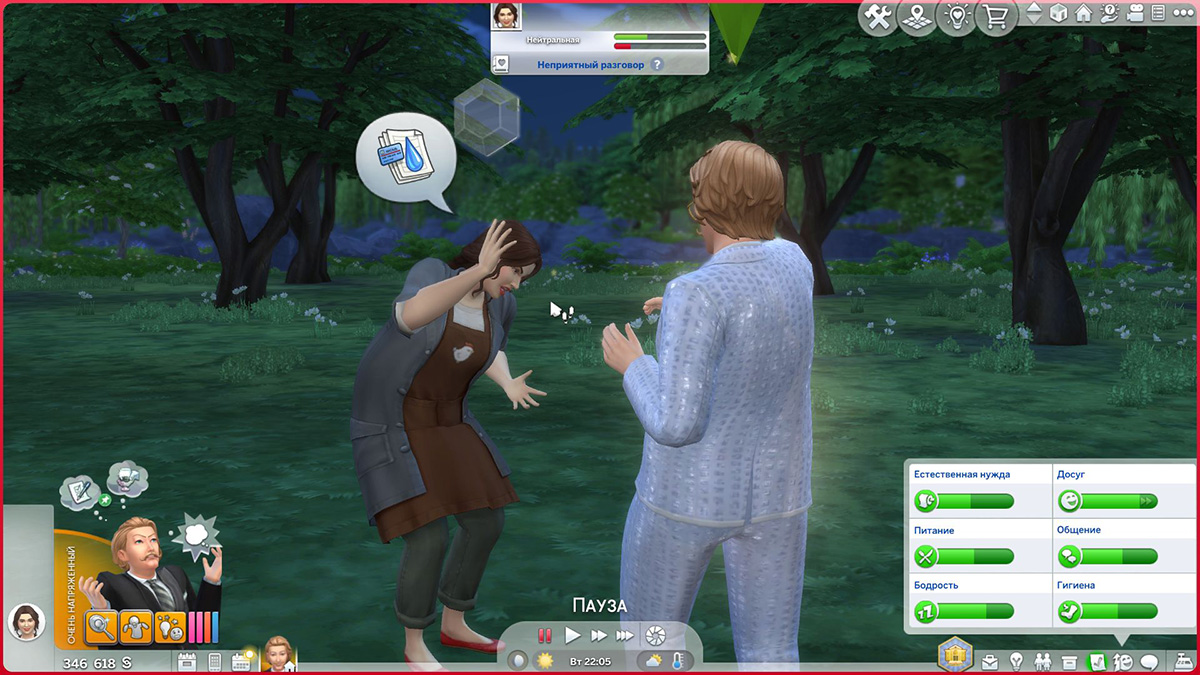The width and height of the screenshot is (1200, 675).
Task: Open the shopping cart store button
Action: pyautogui.click(x=994, y=17)
